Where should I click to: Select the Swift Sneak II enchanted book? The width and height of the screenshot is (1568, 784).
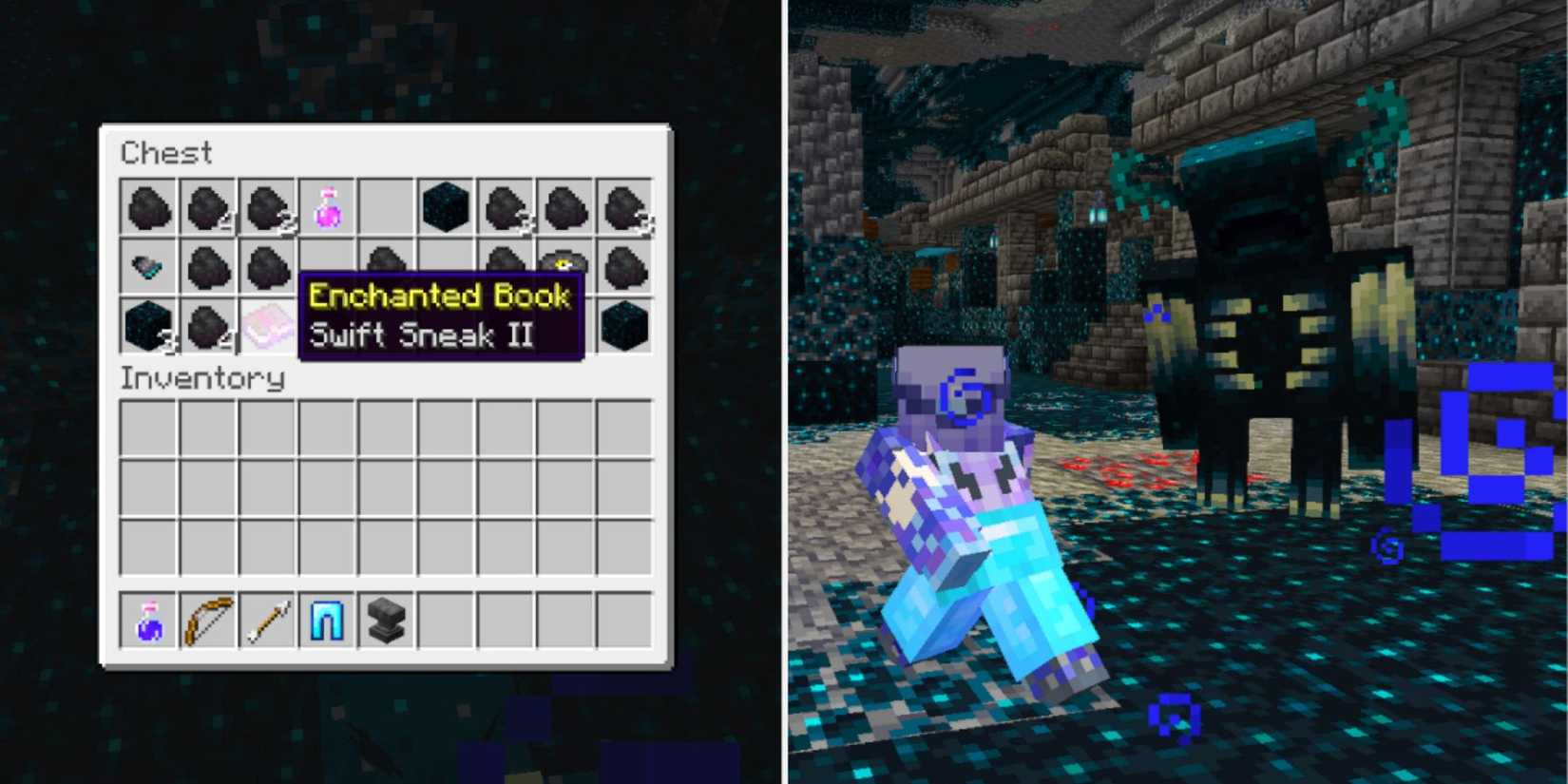[266, 328]
